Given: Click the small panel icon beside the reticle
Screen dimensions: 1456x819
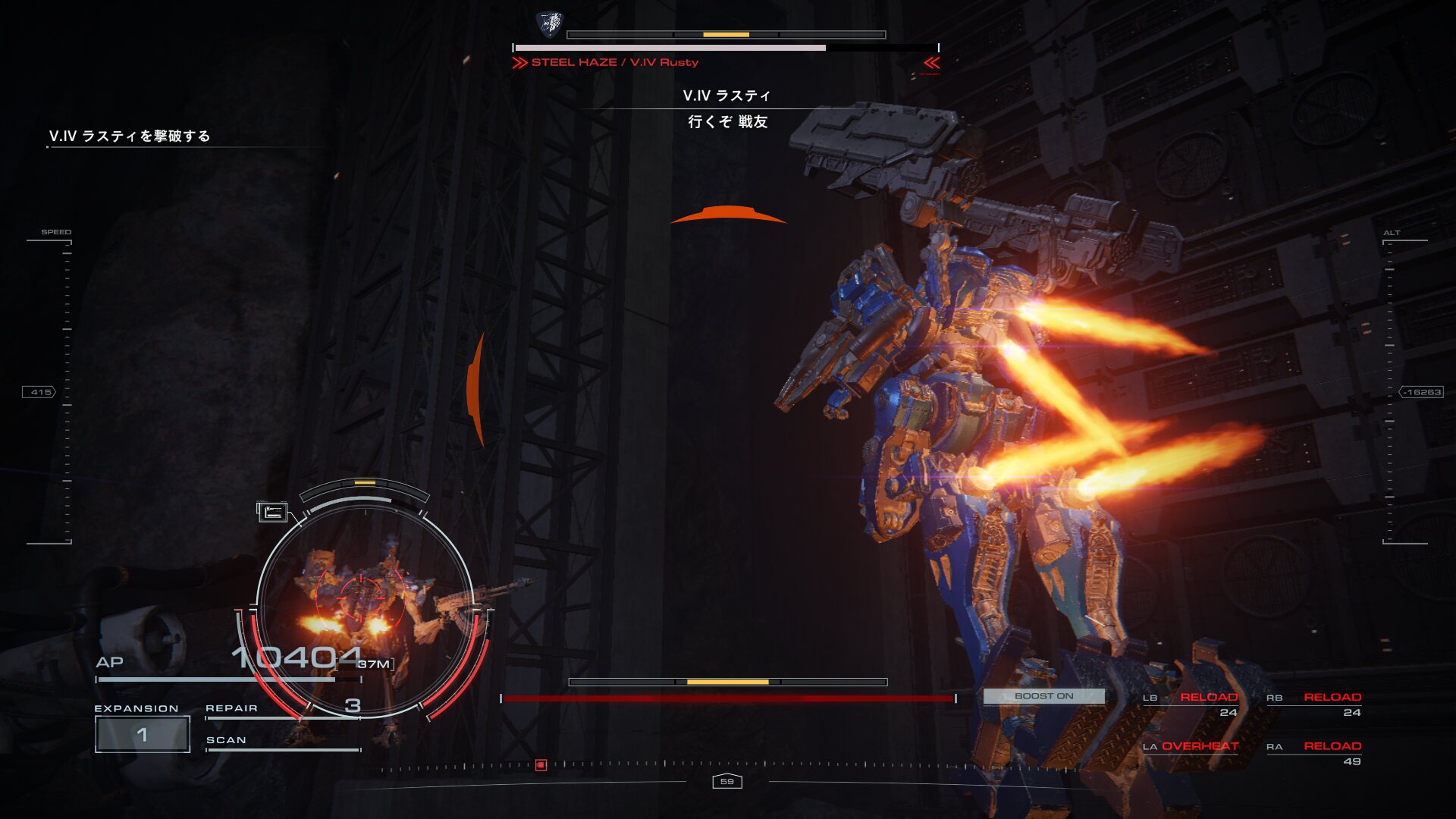Looking at the screenshot, I should pyautogui.click(x=272, y=513).
